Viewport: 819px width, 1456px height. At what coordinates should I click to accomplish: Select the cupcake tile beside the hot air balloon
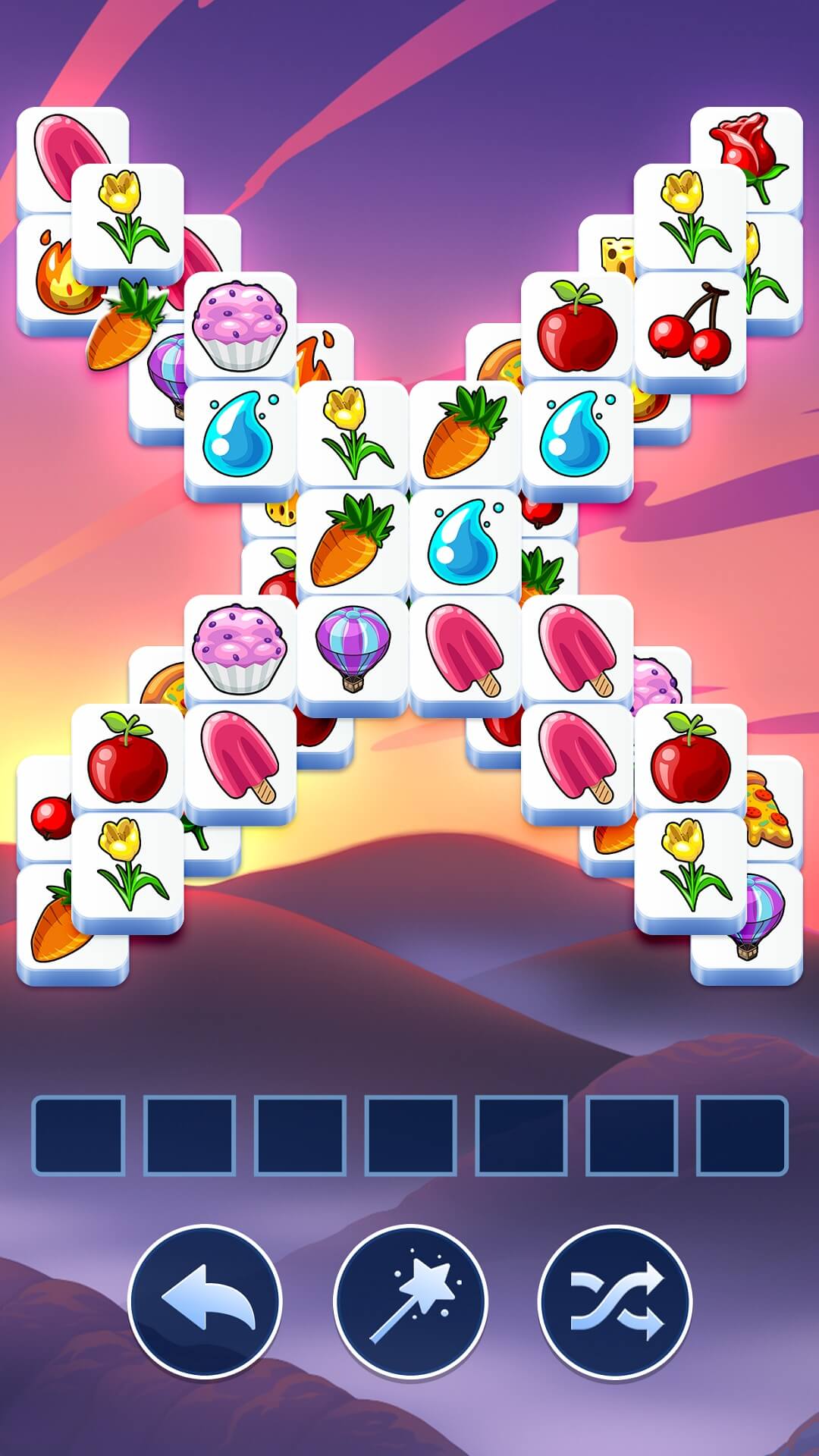[240, 648]
